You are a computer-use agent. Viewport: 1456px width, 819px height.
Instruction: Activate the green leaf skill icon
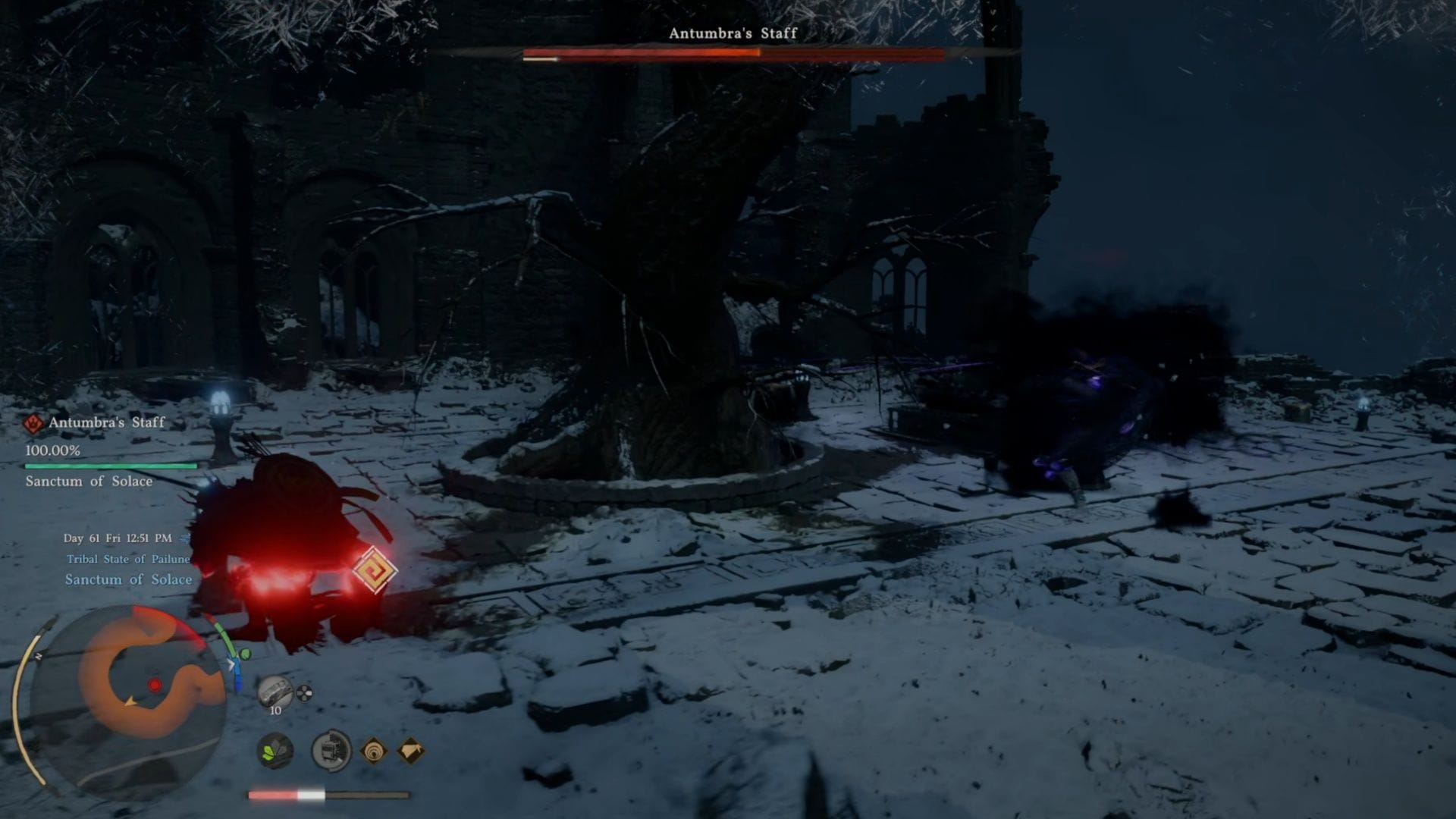(275, 751)
